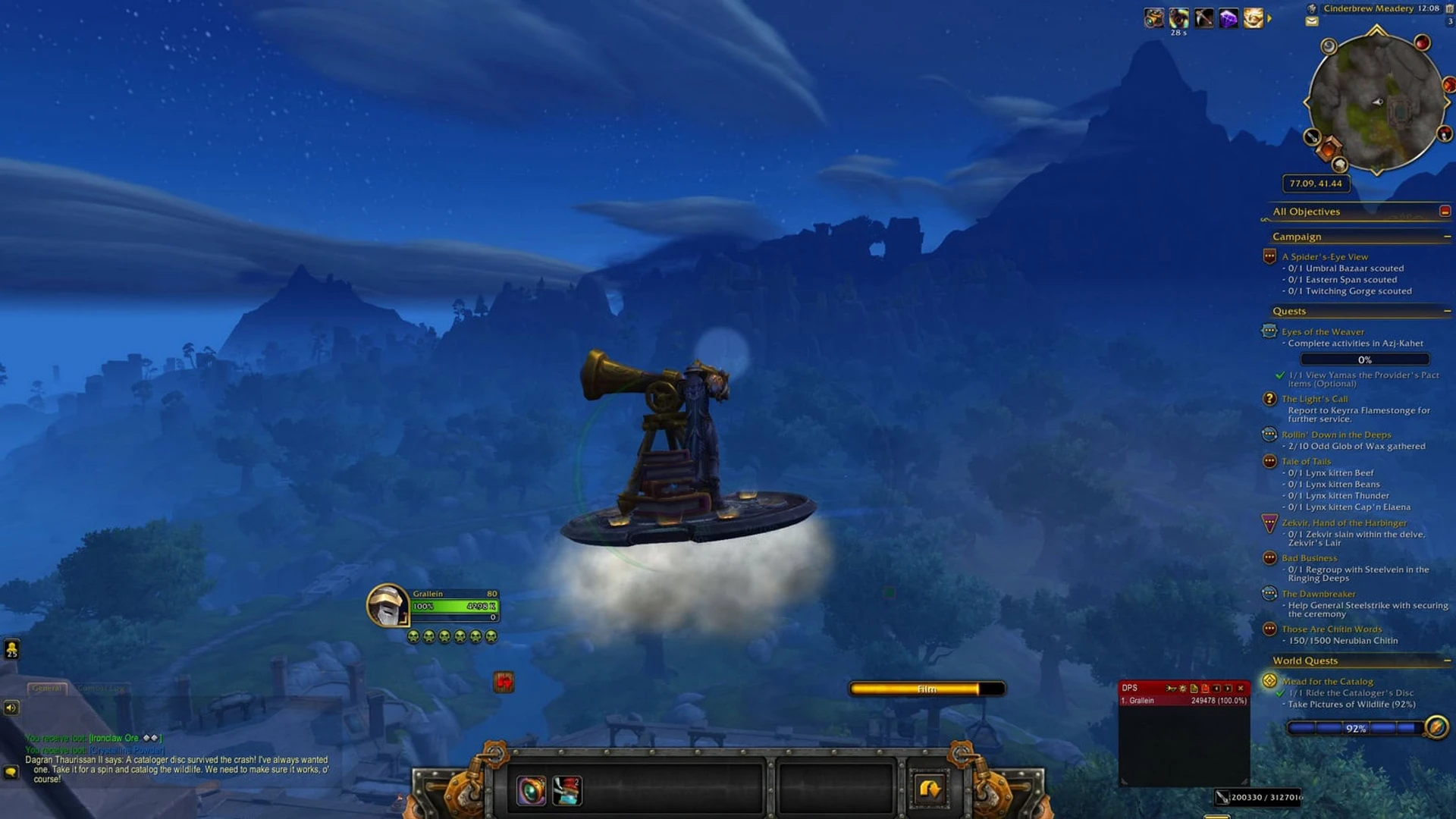Click the second action bar slot with two charges

567,792
